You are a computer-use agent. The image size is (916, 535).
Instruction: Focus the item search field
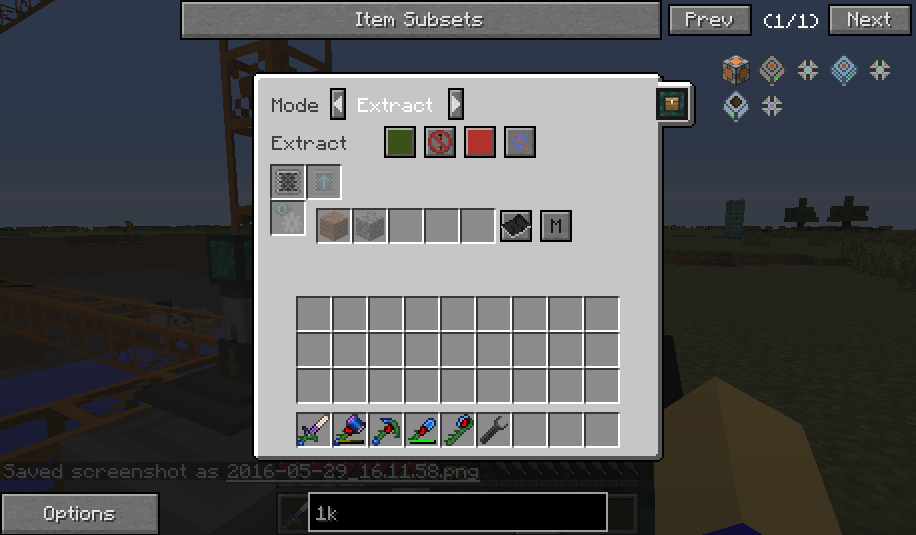(457, 513)
